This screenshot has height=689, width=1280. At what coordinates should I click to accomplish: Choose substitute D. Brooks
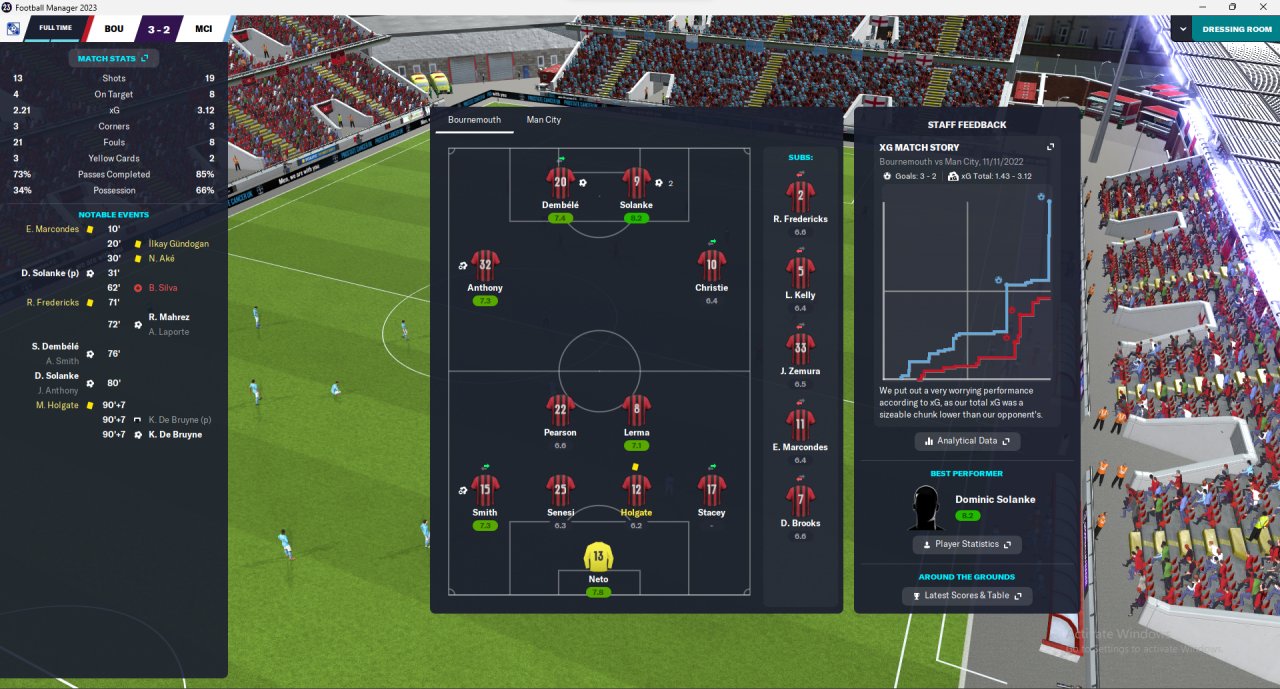tap(800, 499)
